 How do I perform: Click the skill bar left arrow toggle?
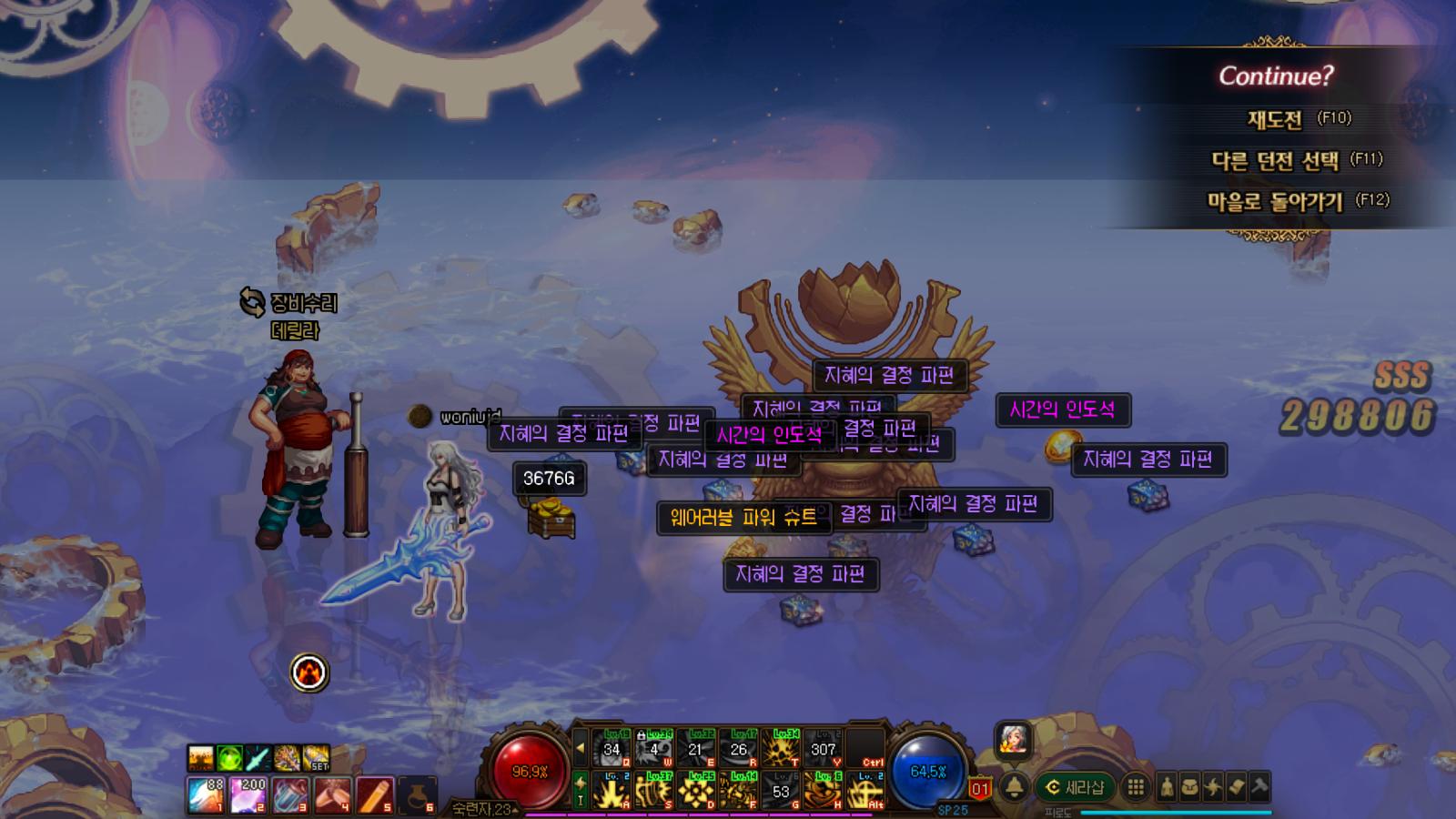click(581, 749)
